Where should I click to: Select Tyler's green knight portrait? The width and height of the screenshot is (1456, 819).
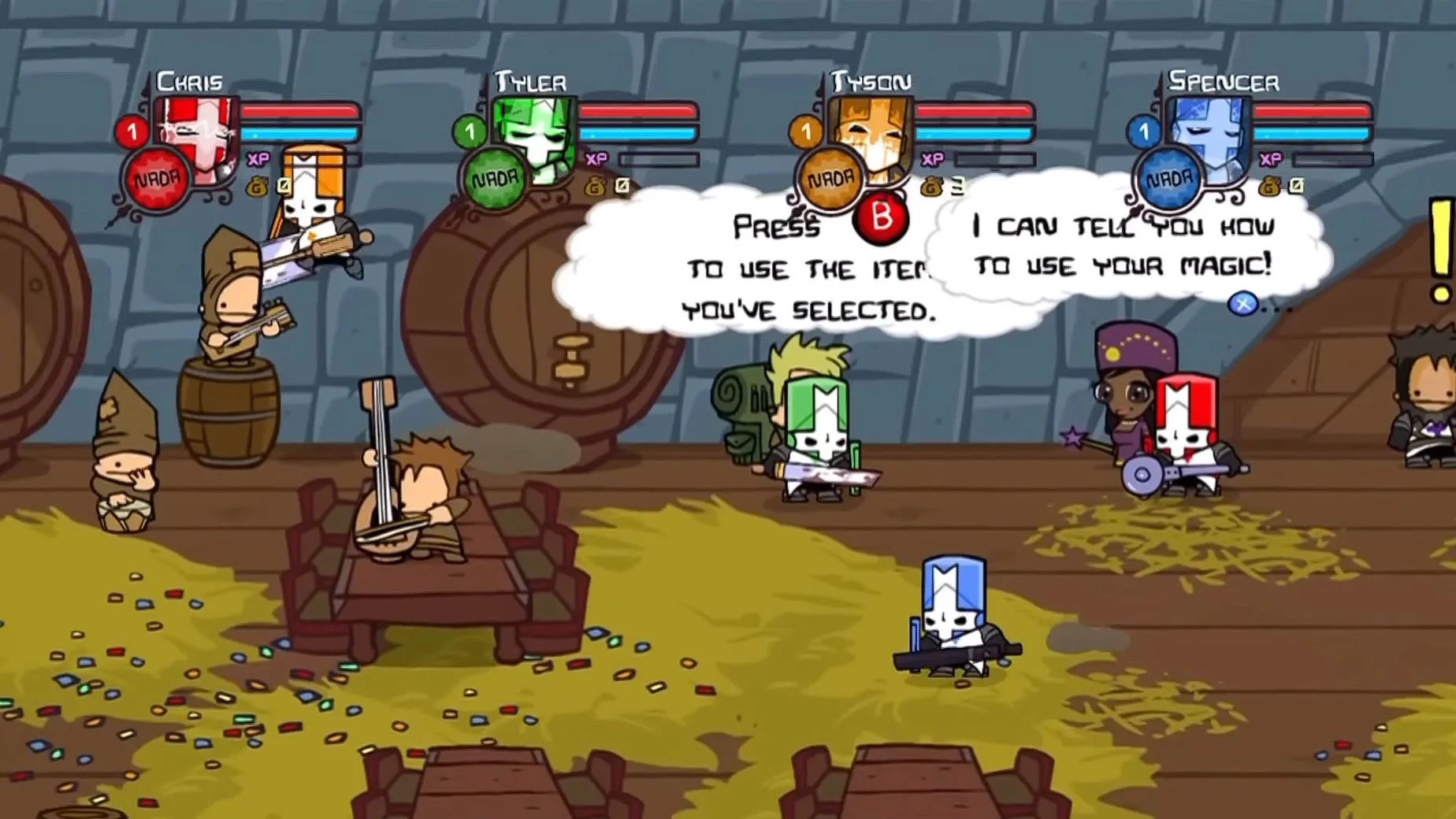pos(537,135)
